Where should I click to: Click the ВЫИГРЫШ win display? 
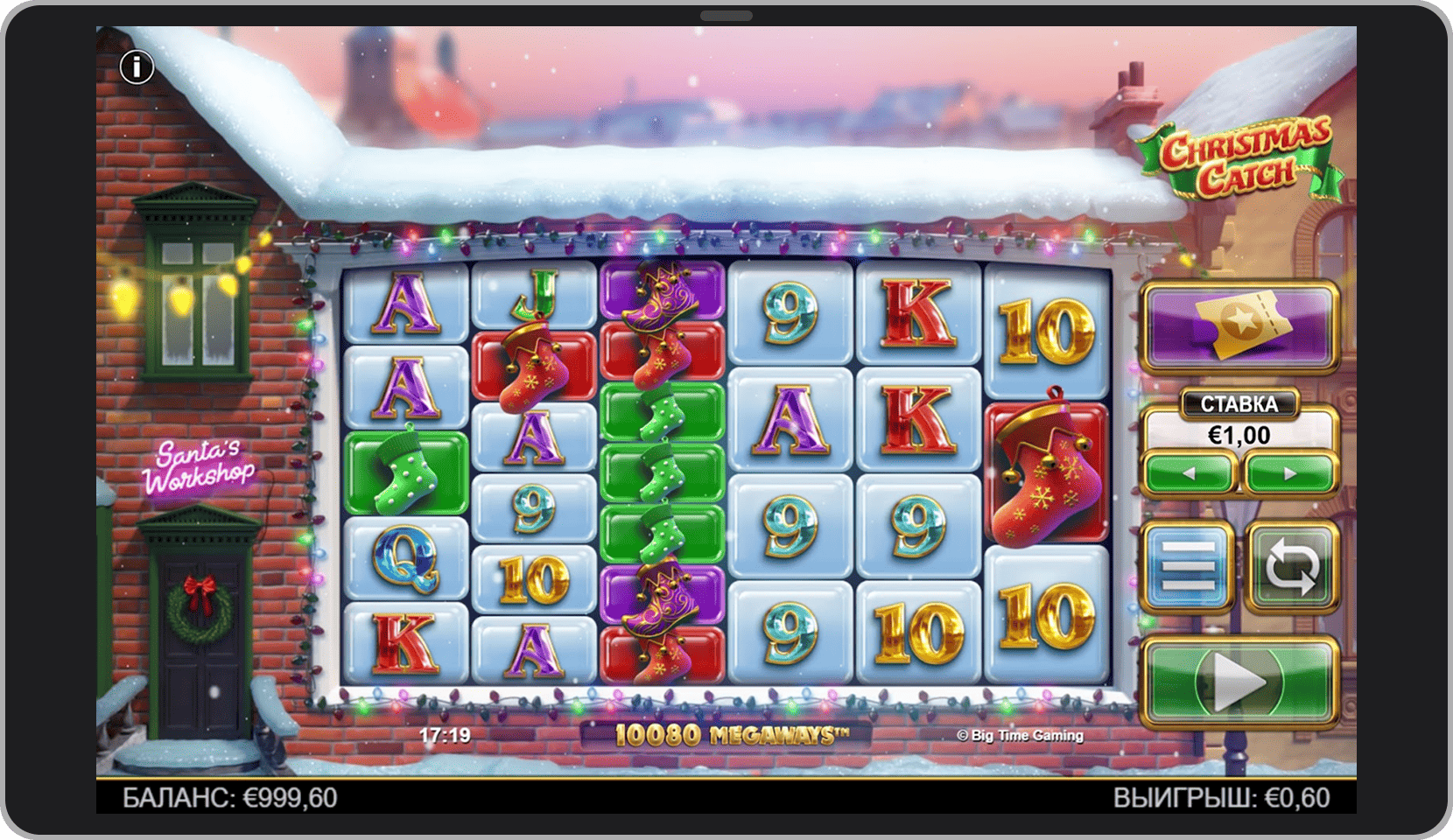pyautogui.click(x=1222, y=797)
